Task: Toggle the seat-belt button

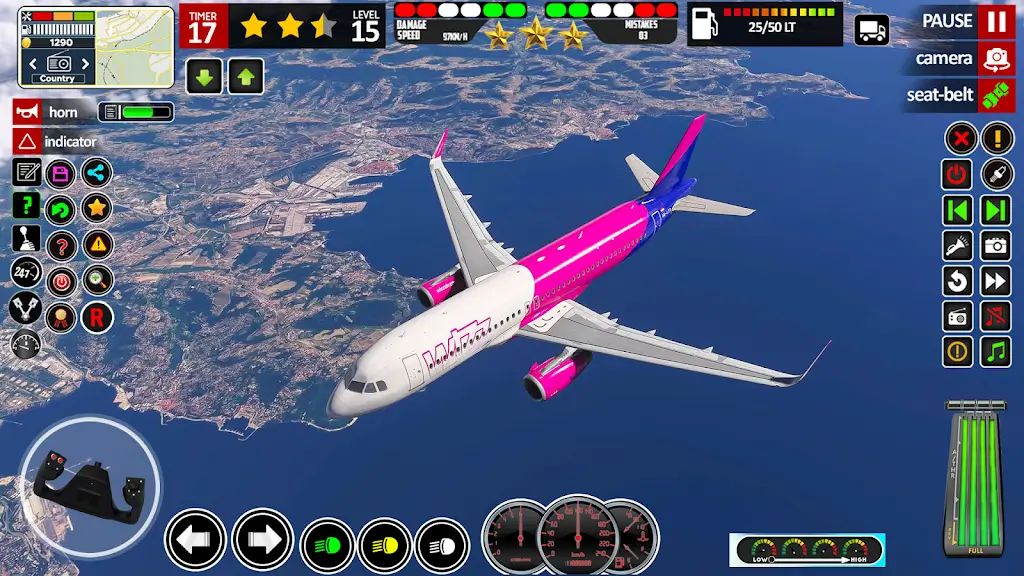Action: pos(995,95)
